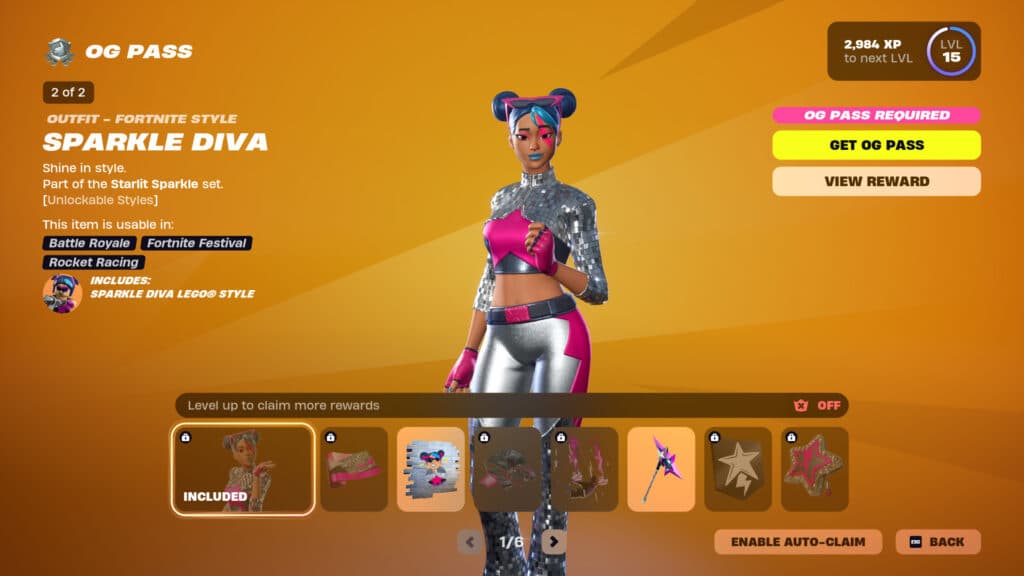The image size is (1024, 576).
Task: Select the locked glider reward tile
Action: (507, 470)
